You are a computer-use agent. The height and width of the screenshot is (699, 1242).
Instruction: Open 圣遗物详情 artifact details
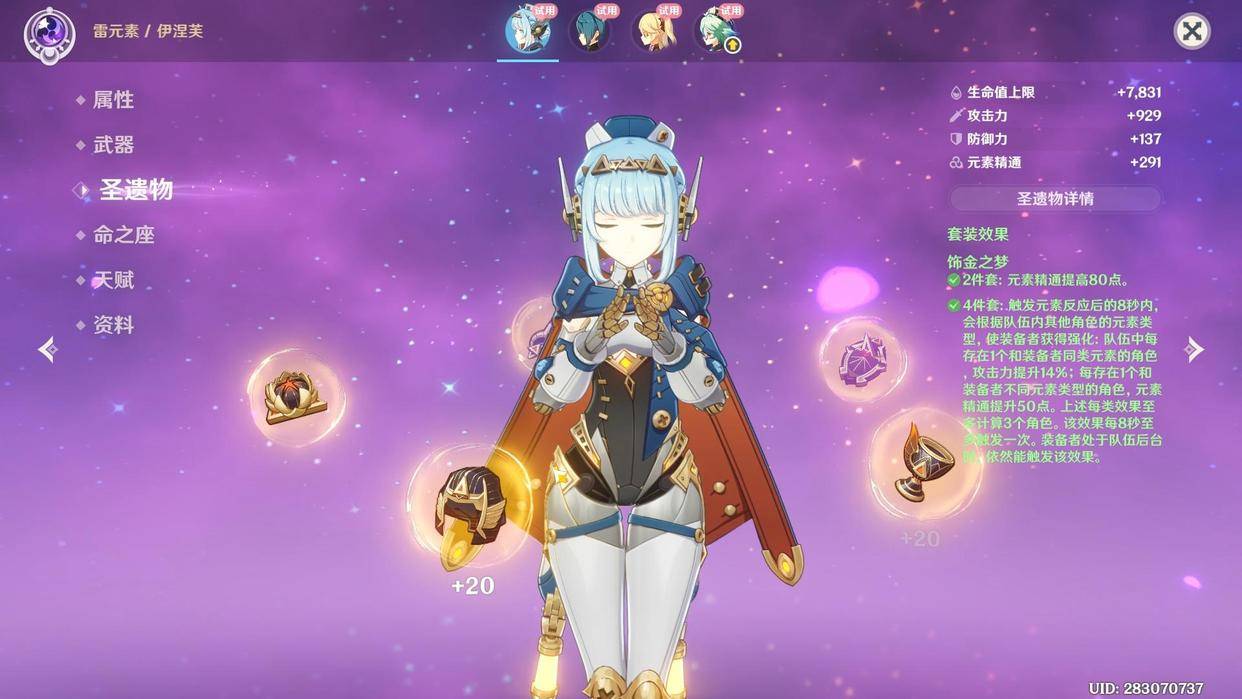click(1055, 198)
